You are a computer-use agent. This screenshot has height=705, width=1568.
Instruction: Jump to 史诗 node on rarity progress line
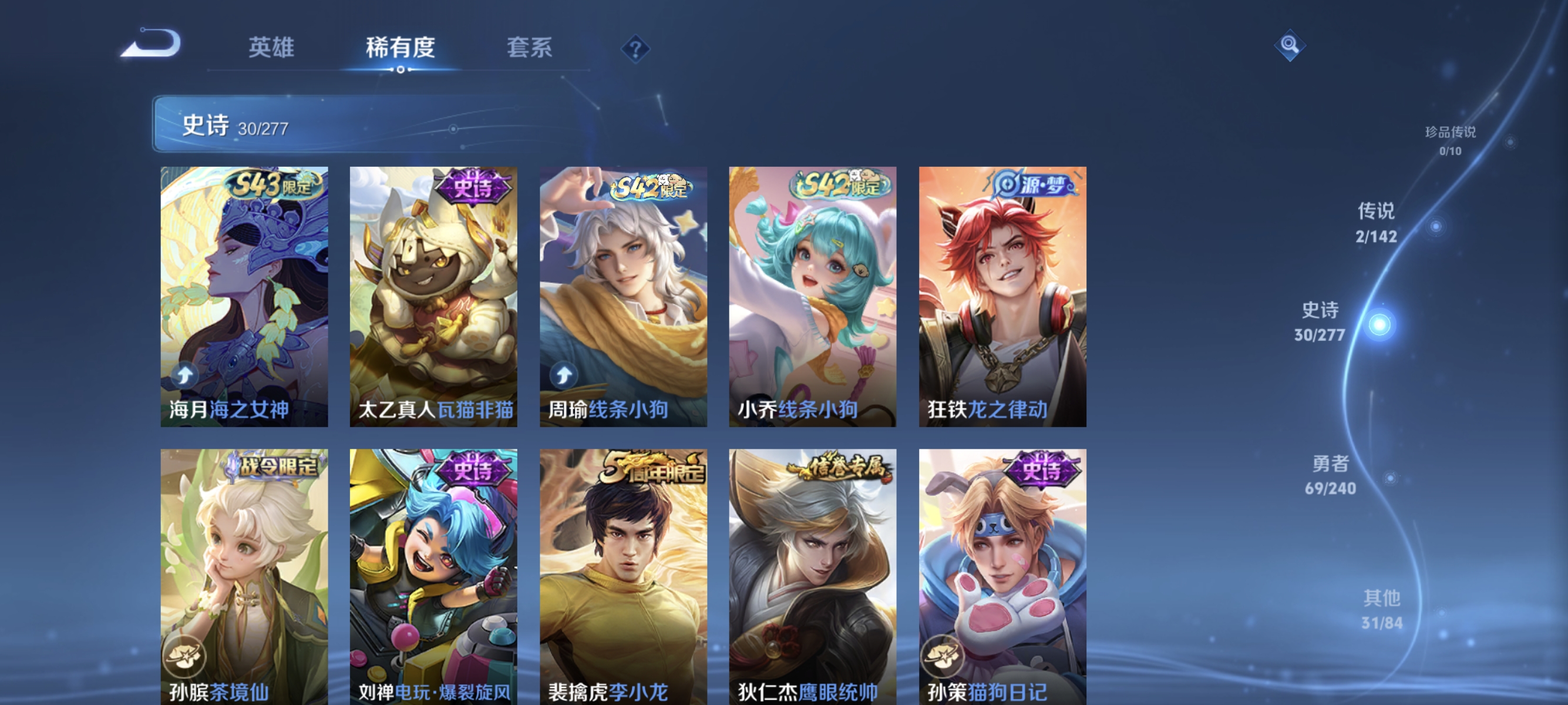point(1321,323)
